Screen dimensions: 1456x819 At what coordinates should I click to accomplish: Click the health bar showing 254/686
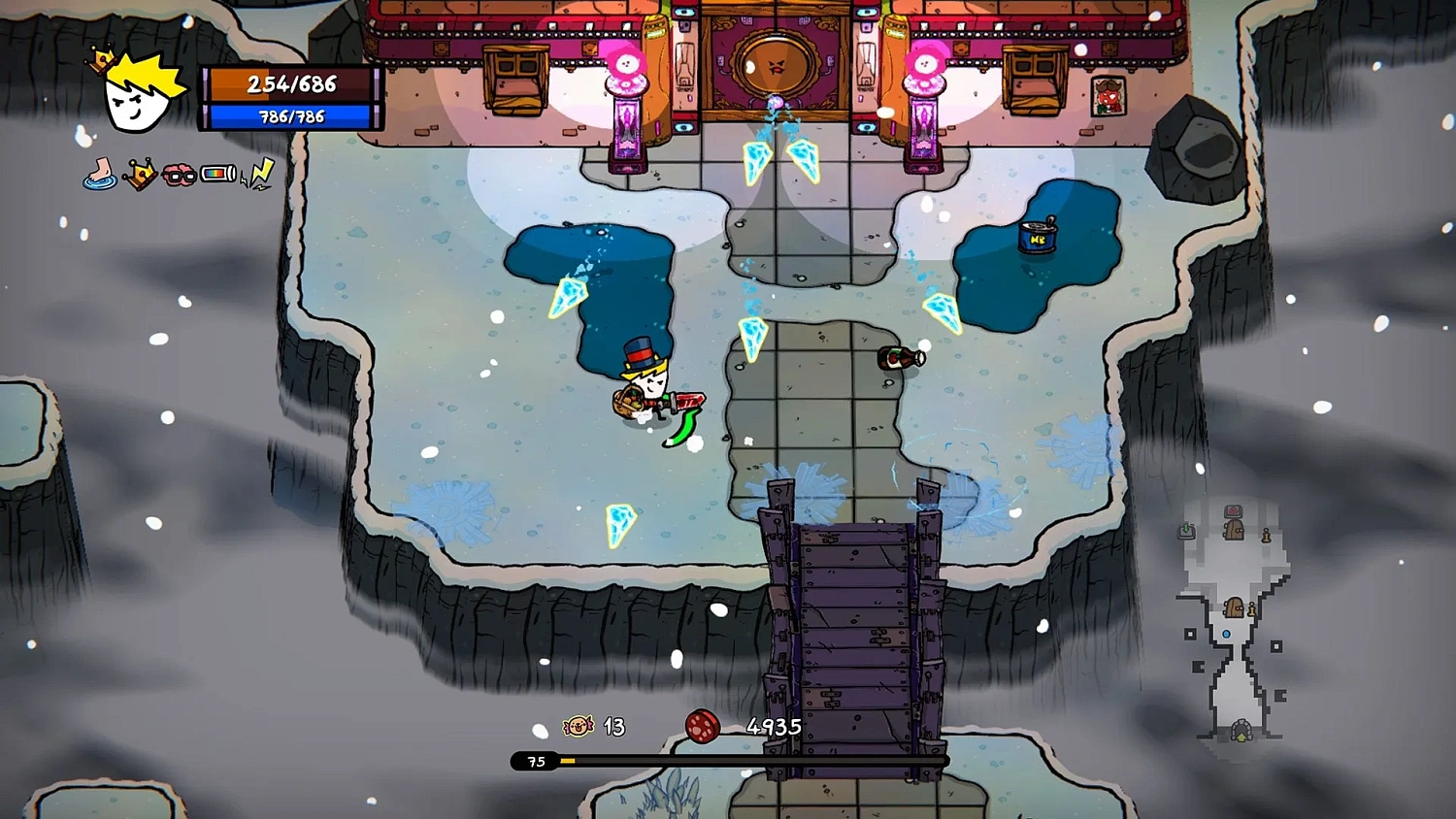pos(289,85)
